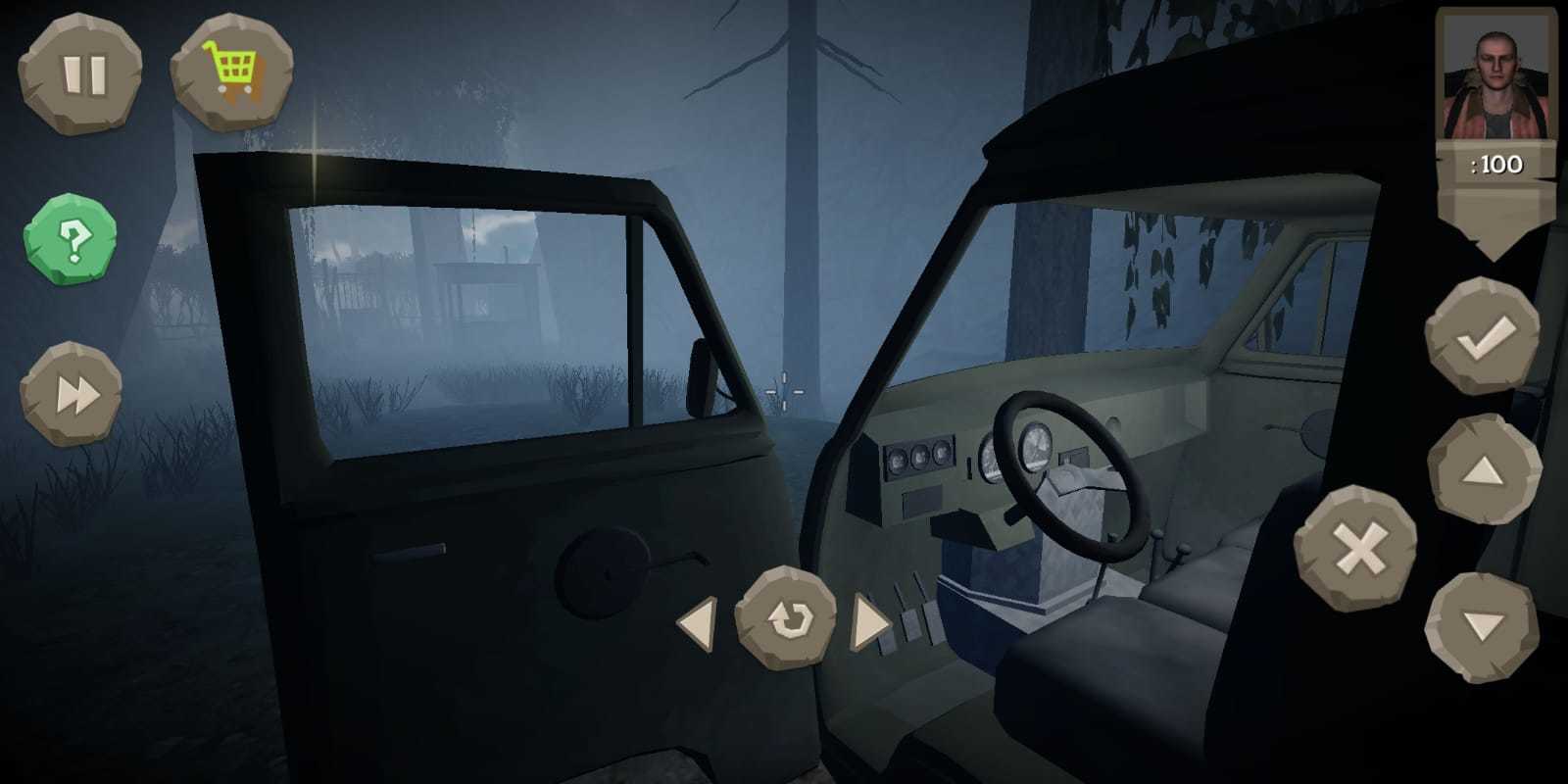Open the hints question mark button
The height and width of the screenshot is (784, 1568).
tap(73, 235)
